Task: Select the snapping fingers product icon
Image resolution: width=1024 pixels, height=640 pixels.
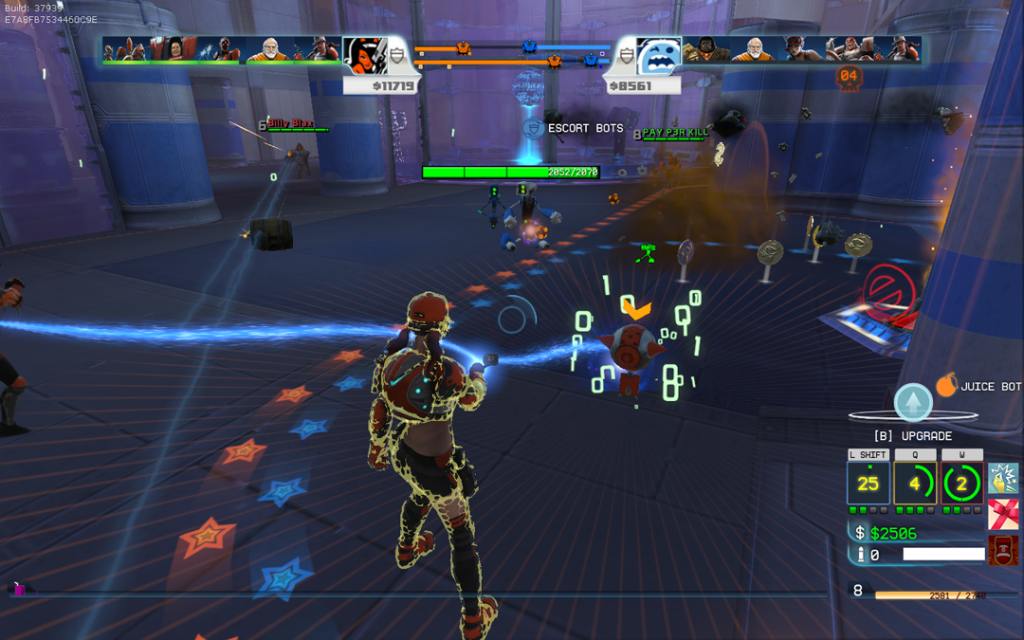Action: [1003, 478]
